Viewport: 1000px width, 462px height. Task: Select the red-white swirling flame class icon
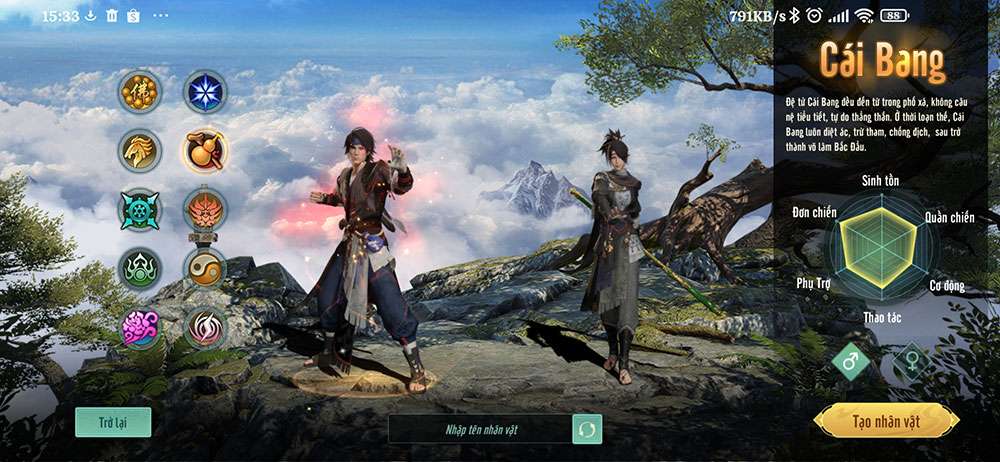(x=204, y=327)
